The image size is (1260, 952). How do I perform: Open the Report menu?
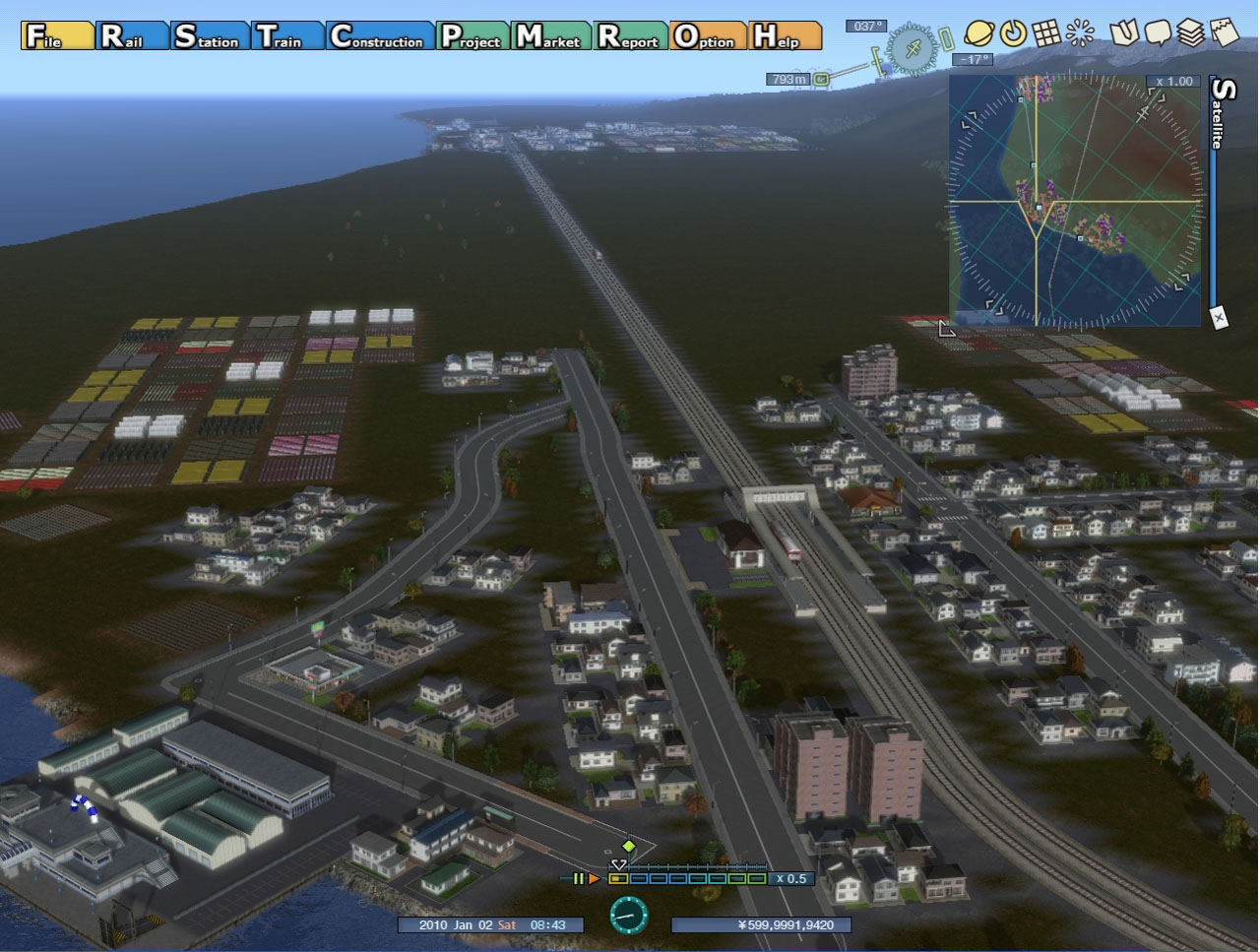(x=631, y=36)
